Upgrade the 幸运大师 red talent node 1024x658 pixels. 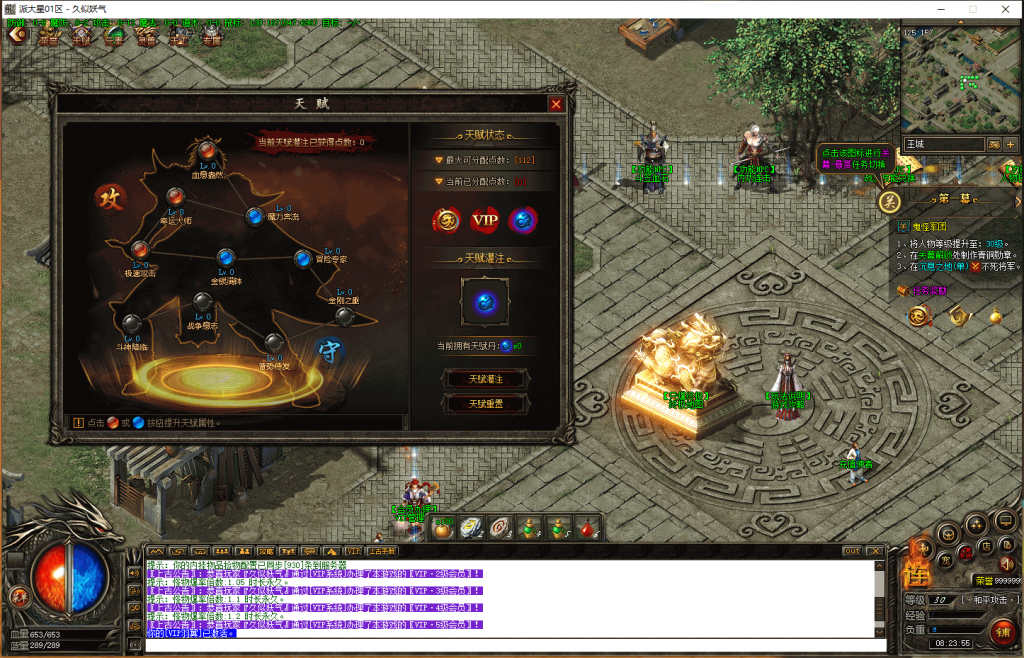point(175,196)
